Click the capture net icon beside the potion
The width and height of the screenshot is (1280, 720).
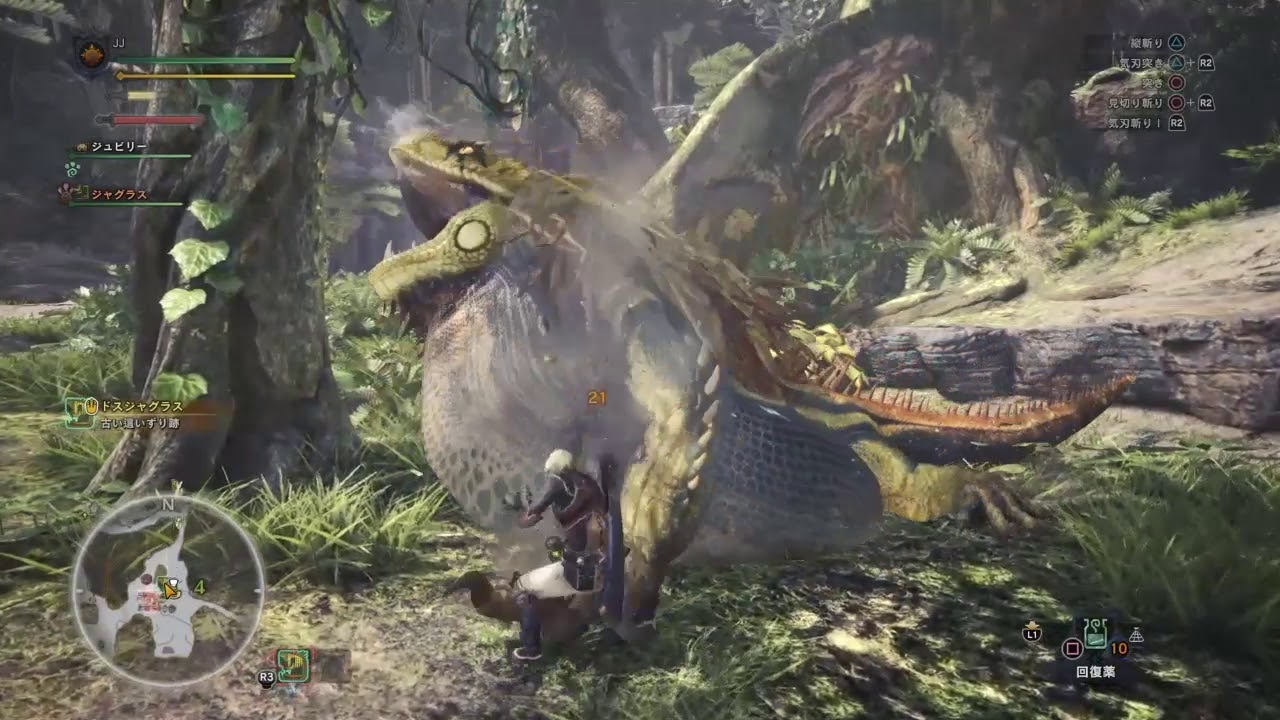tap(1136, 635)
